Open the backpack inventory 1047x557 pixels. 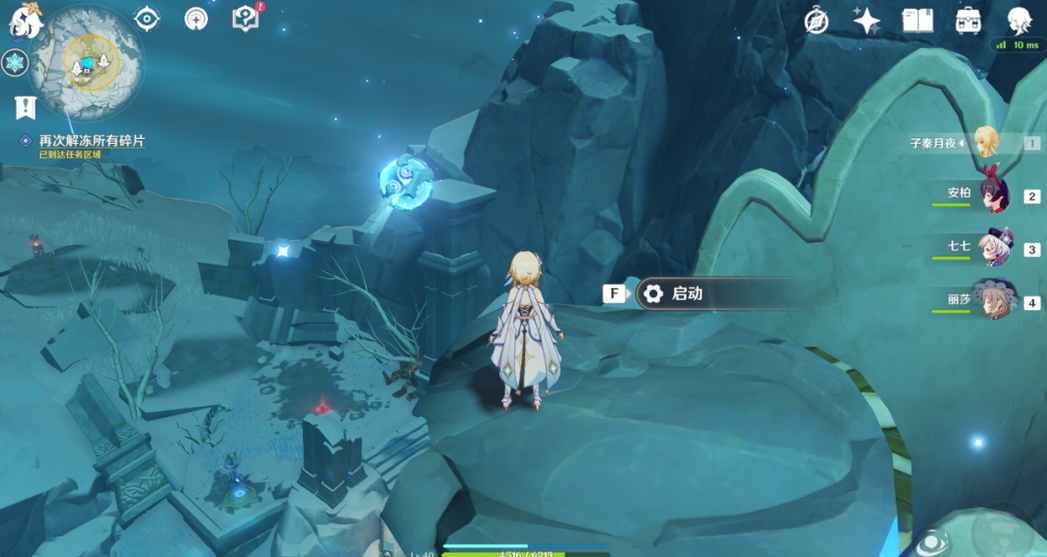point(968,21)
